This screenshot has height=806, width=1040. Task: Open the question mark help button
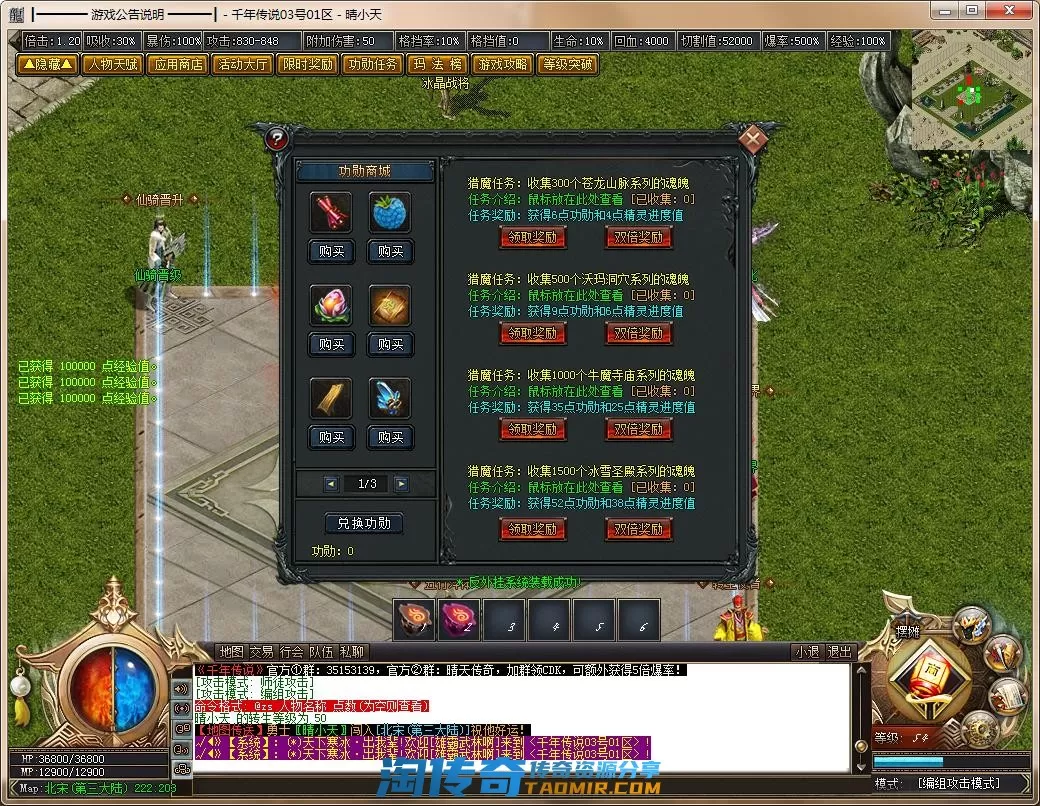pos(279,140)
